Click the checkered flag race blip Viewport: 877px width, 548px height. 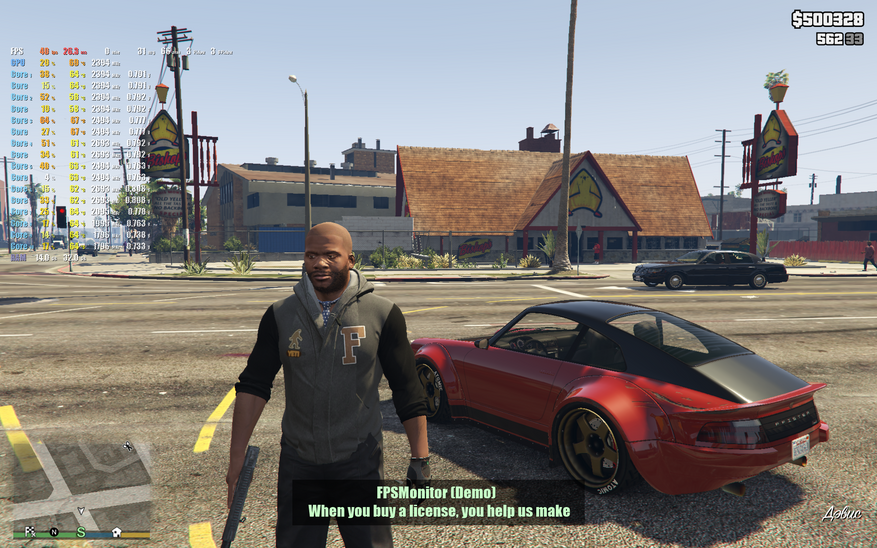(30, 532)
